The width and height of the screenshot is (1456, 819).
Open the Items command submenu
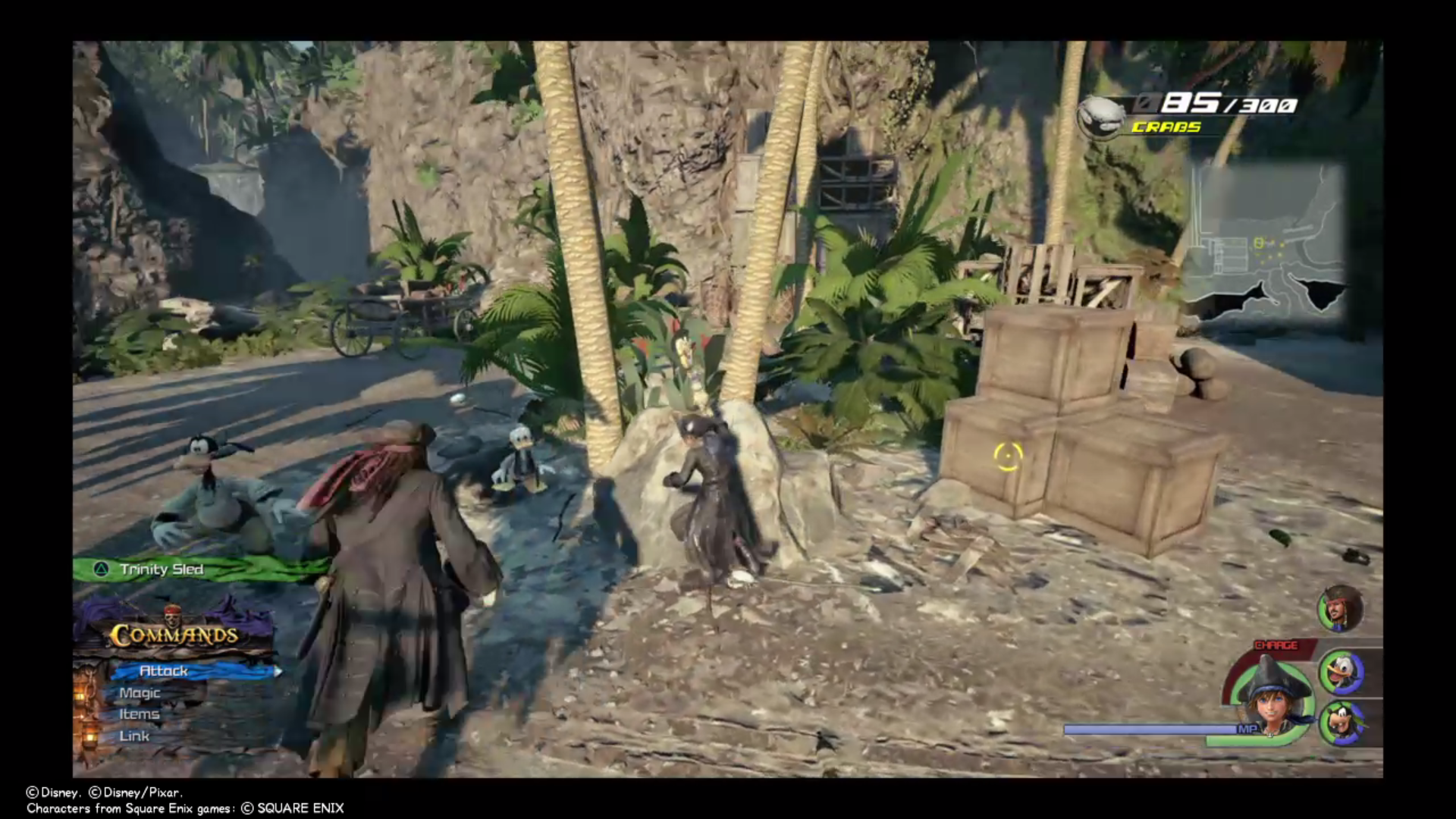coord(140,714)
